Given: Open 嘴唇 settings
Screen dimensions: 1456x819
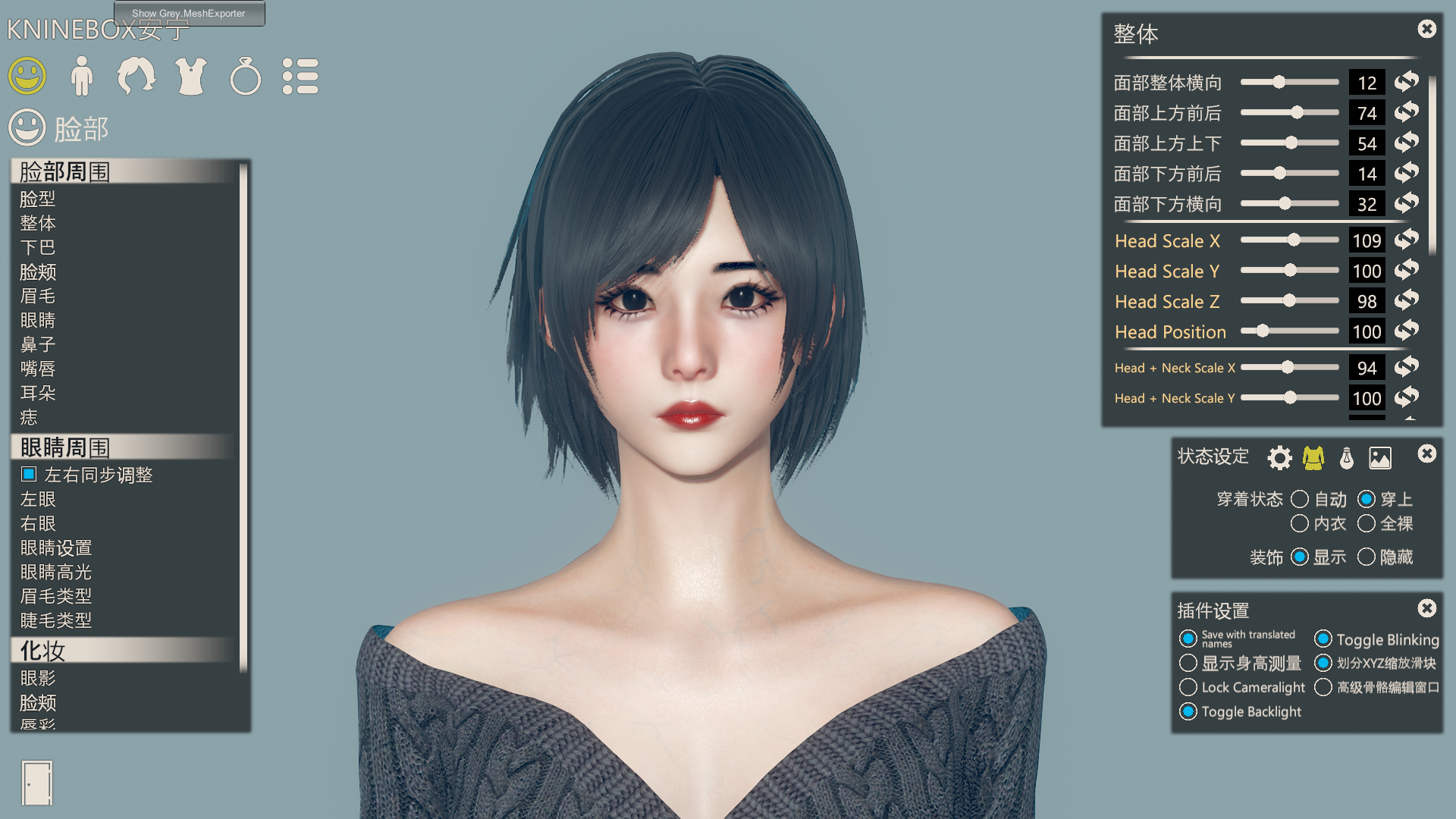Looking at the screenshot, I should tap(38, 369).
